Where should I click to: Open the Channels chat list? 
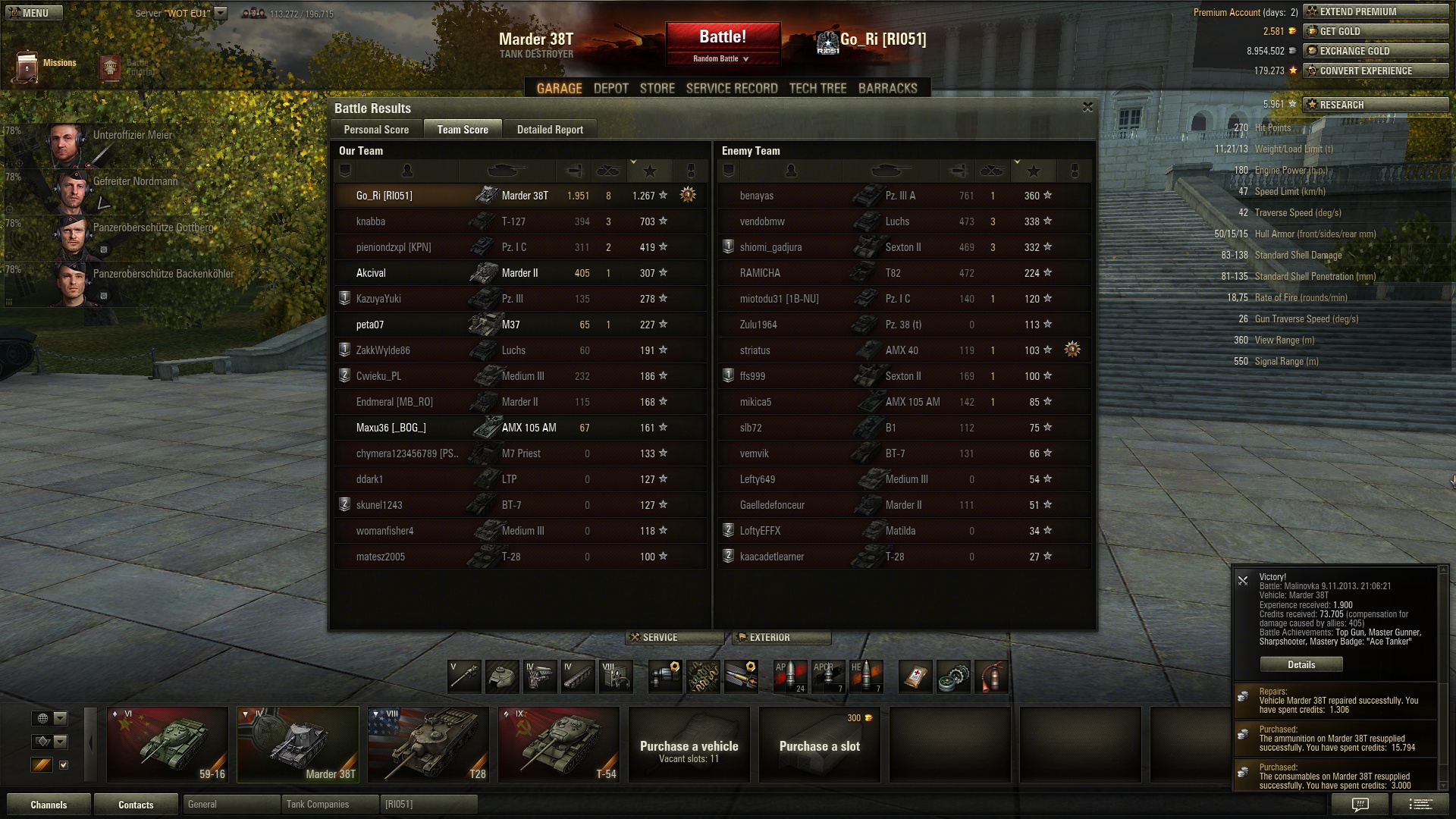pos(49,805)
